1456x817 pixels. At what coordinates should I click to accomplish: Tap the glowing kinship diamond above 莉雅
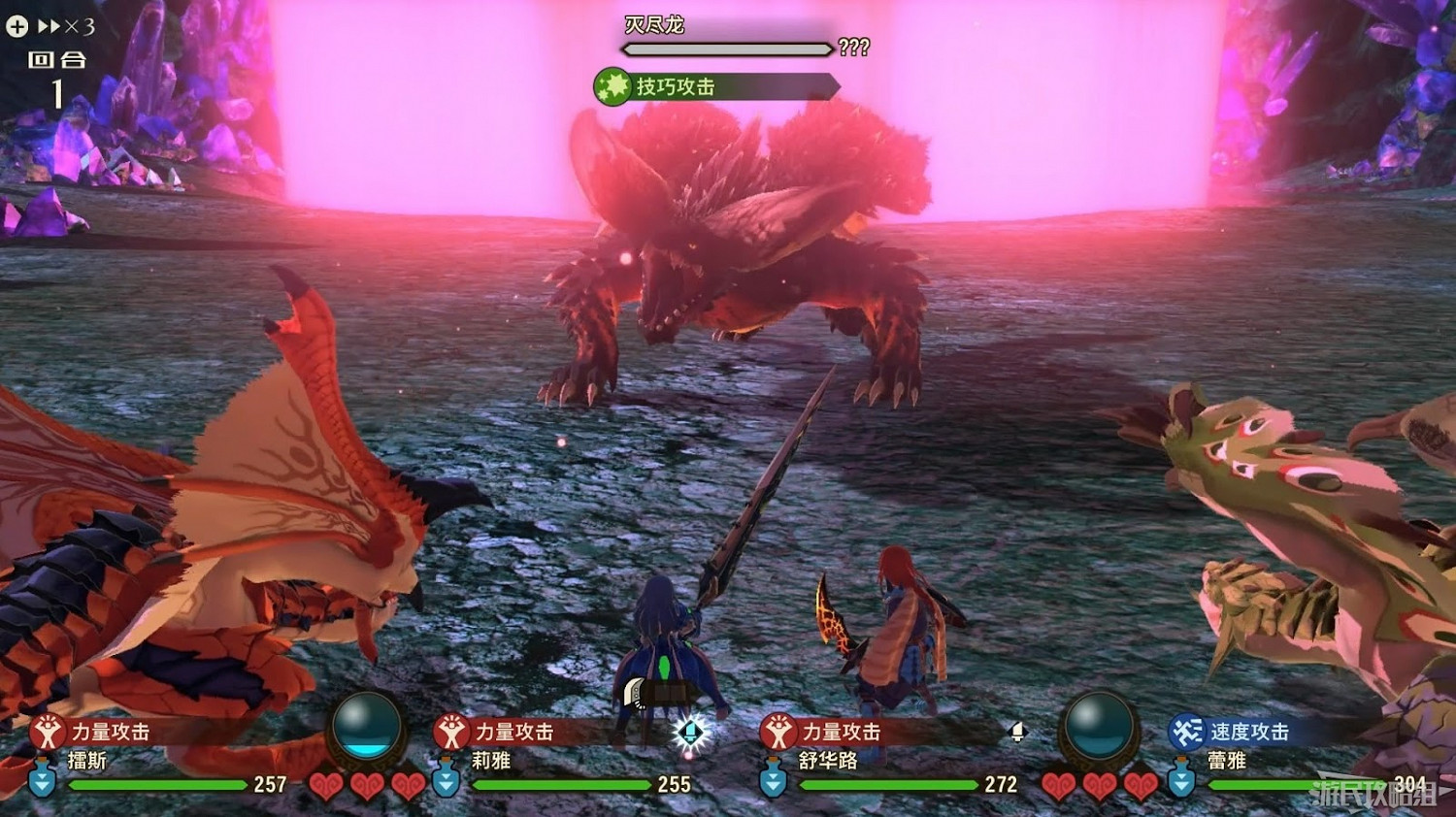coord(691,735)
